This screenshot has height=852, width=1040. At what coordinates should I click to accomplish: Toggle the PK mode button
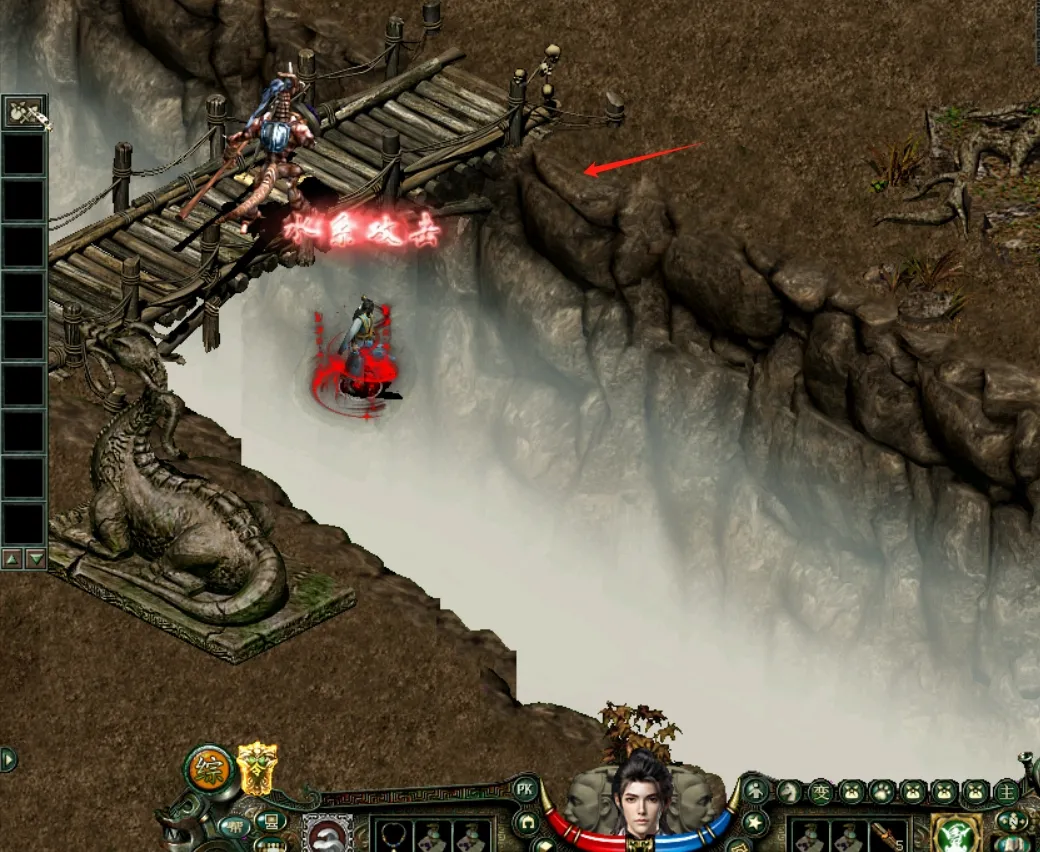pyautogui.click(x=525, y=789)
